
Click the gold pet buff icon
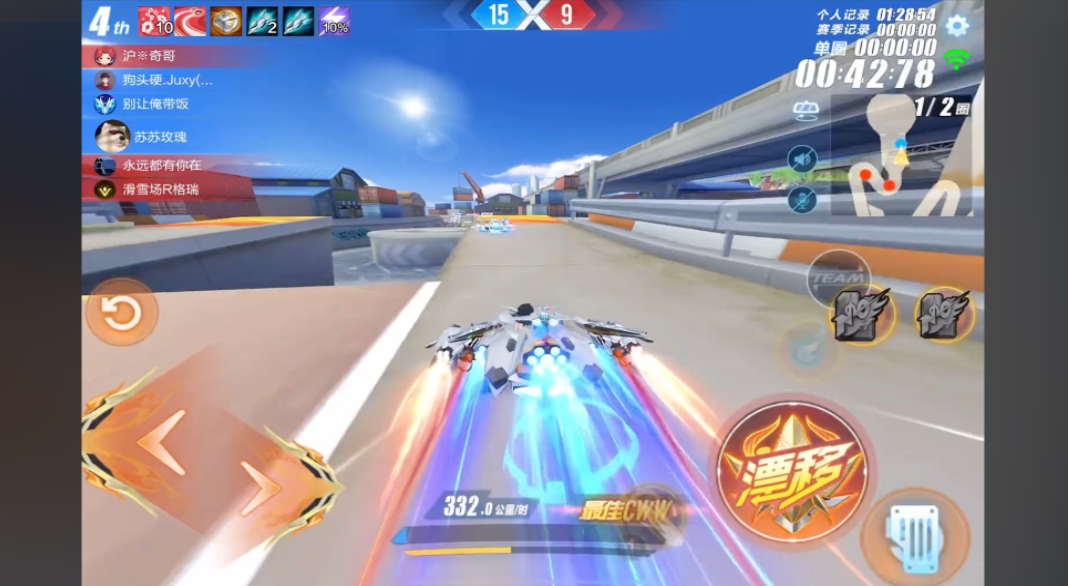(225, 21)
